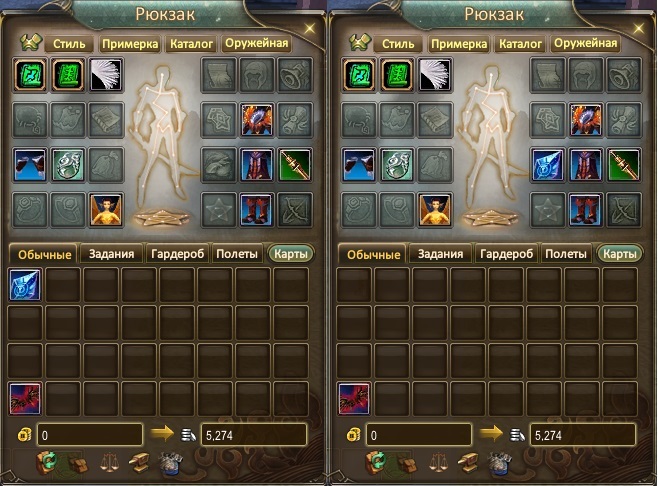Switch to Задания bag tab in left window
658x486 pixels.
click(x=112, y=254)
